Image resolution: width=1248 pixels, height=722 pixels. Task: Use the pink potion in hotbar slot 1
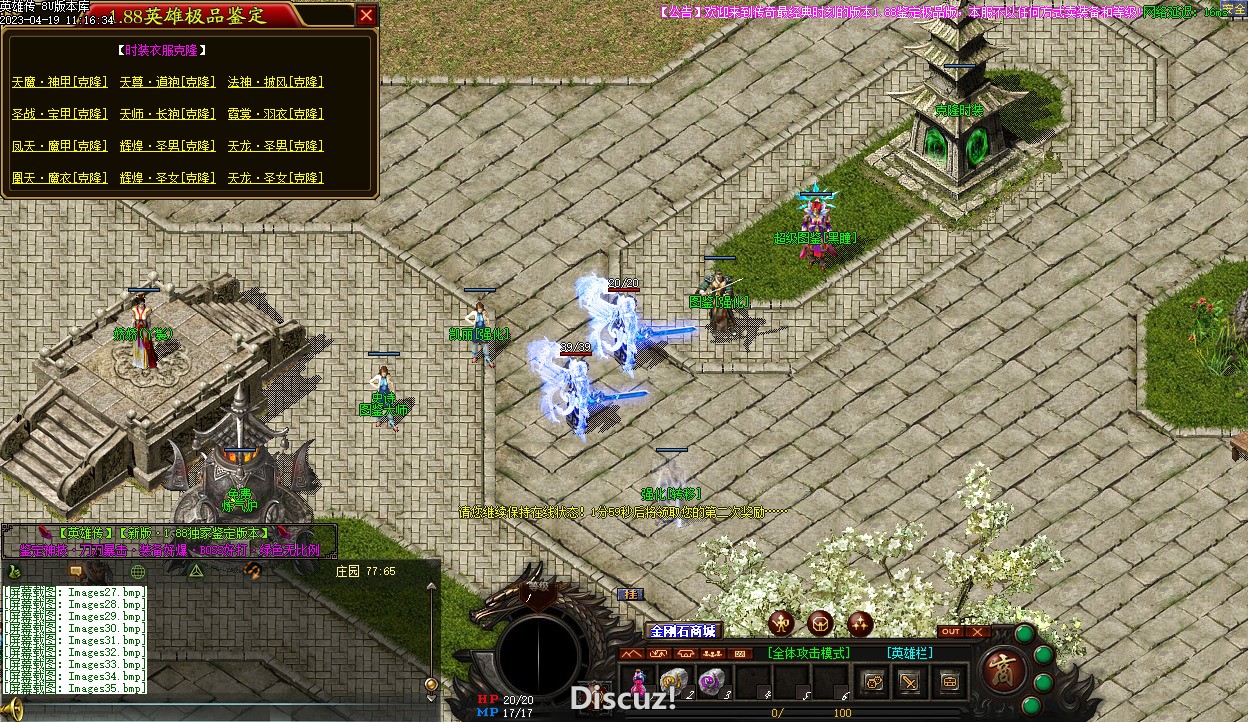click(x=638, y=680)
